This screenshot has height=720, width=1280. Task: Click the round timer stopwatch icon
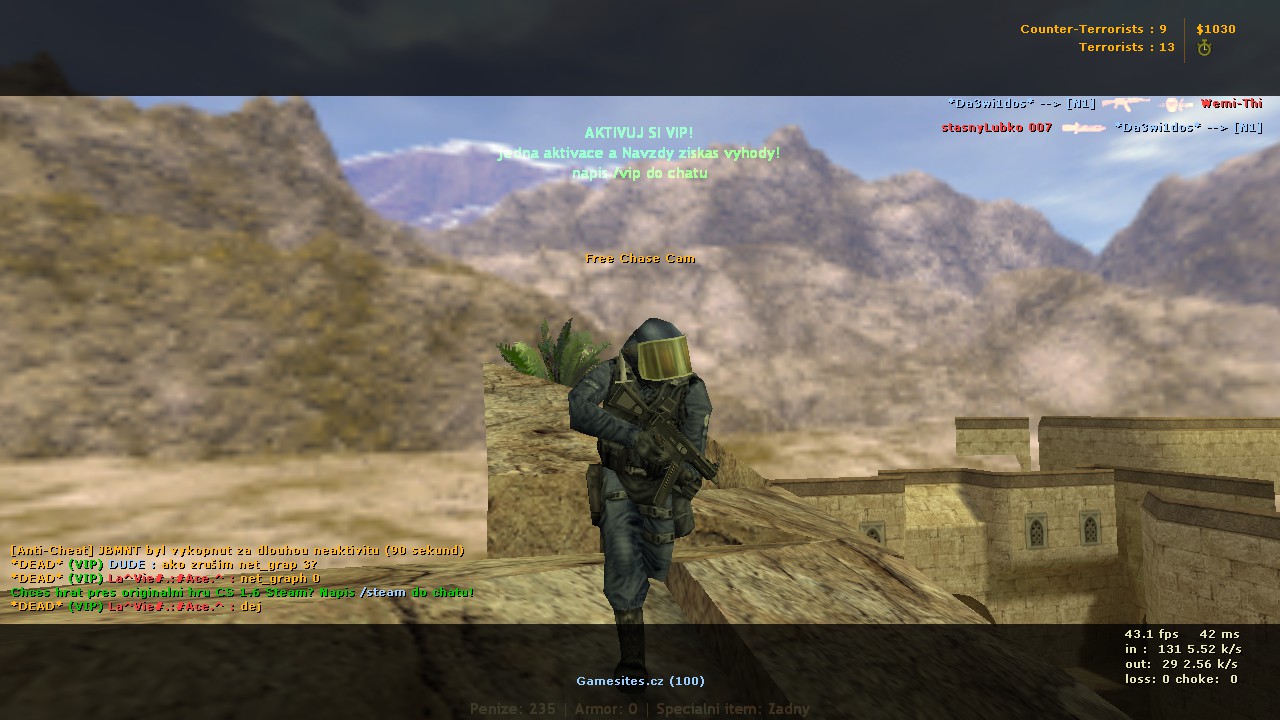1204,48
